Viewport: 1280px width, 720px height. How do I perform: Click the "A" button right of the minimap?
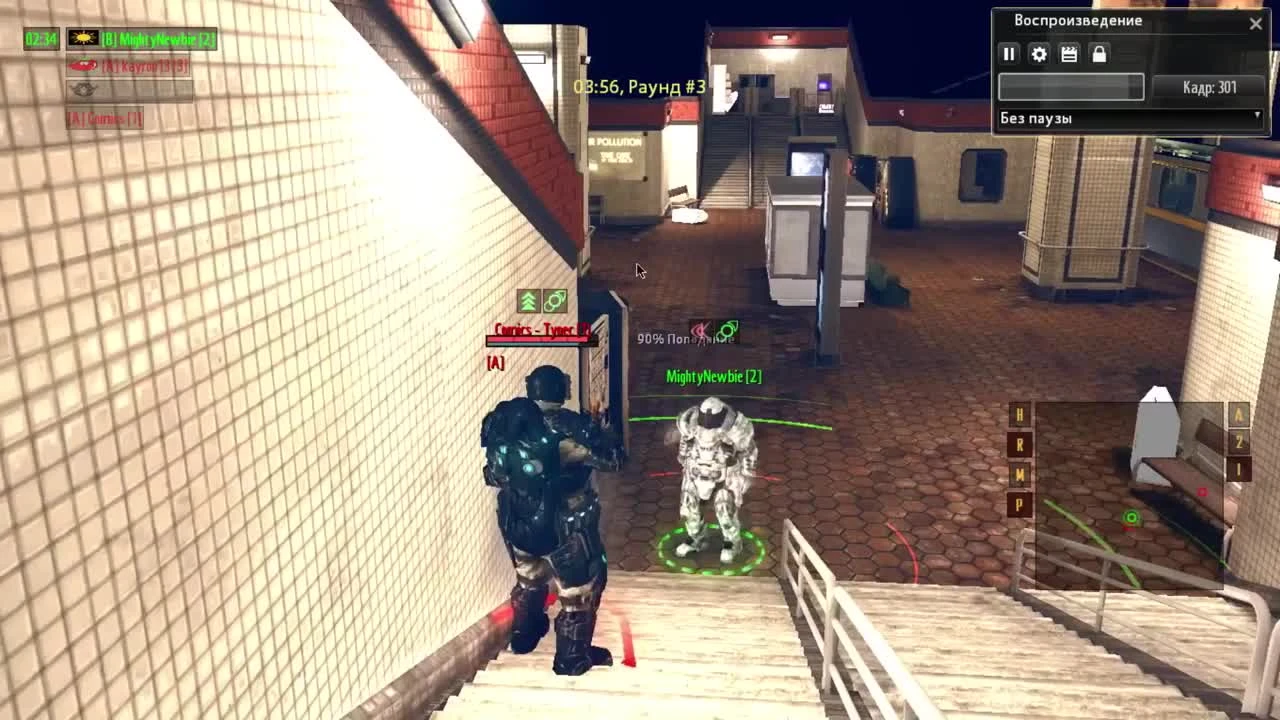point(1239,414)
